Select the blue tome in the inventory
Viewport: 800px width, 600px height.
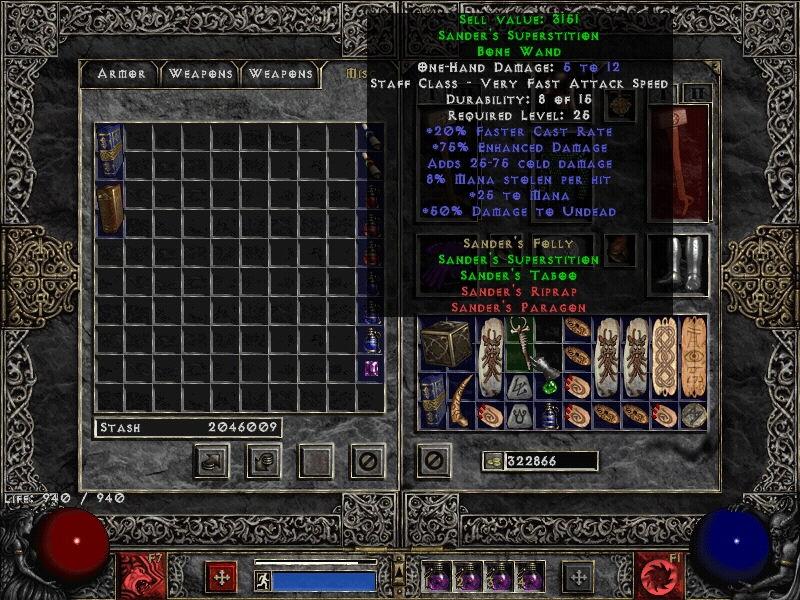tap(433, 401)
